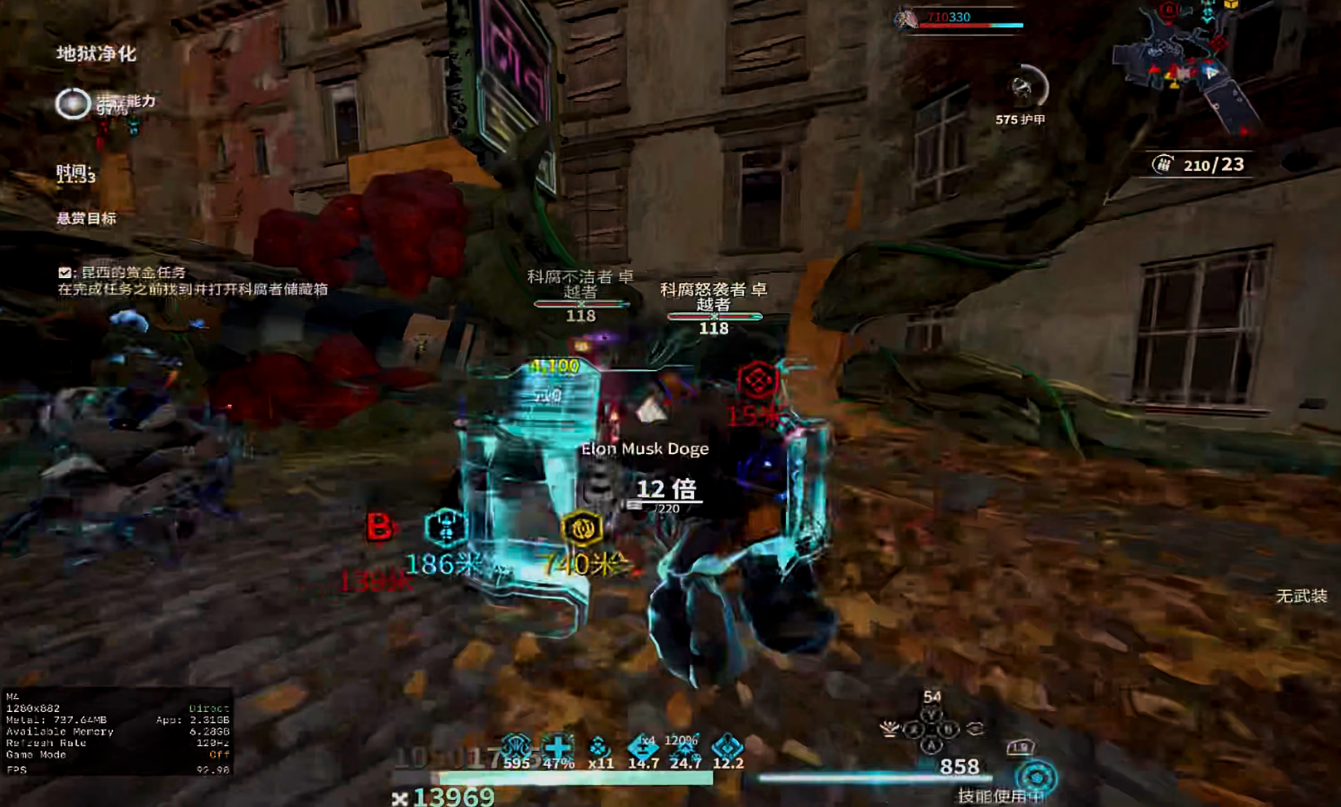The height and width of the screenshot is (807, 1341).
Task: Select the cyan waypoint marker showing 186米
Action: point(446,527)
